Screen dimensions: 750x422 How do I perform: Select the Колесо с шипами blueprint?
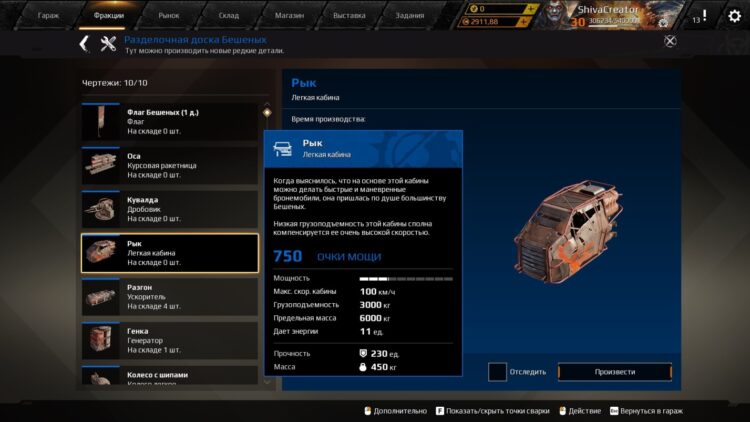(x=169, y=376)
